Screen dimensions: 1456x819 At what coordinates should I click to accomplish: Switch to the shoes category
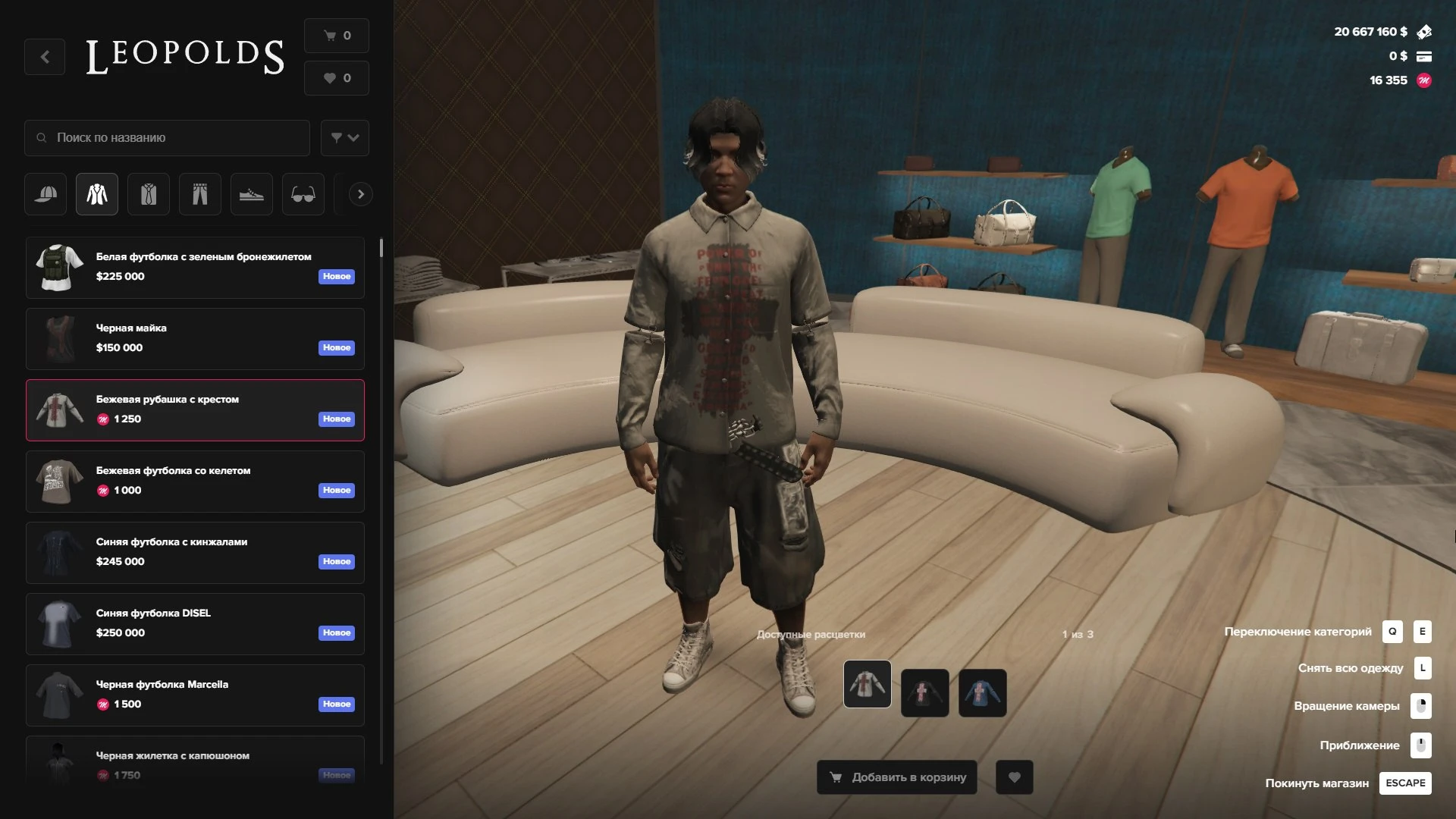click(x=251, y=194)
